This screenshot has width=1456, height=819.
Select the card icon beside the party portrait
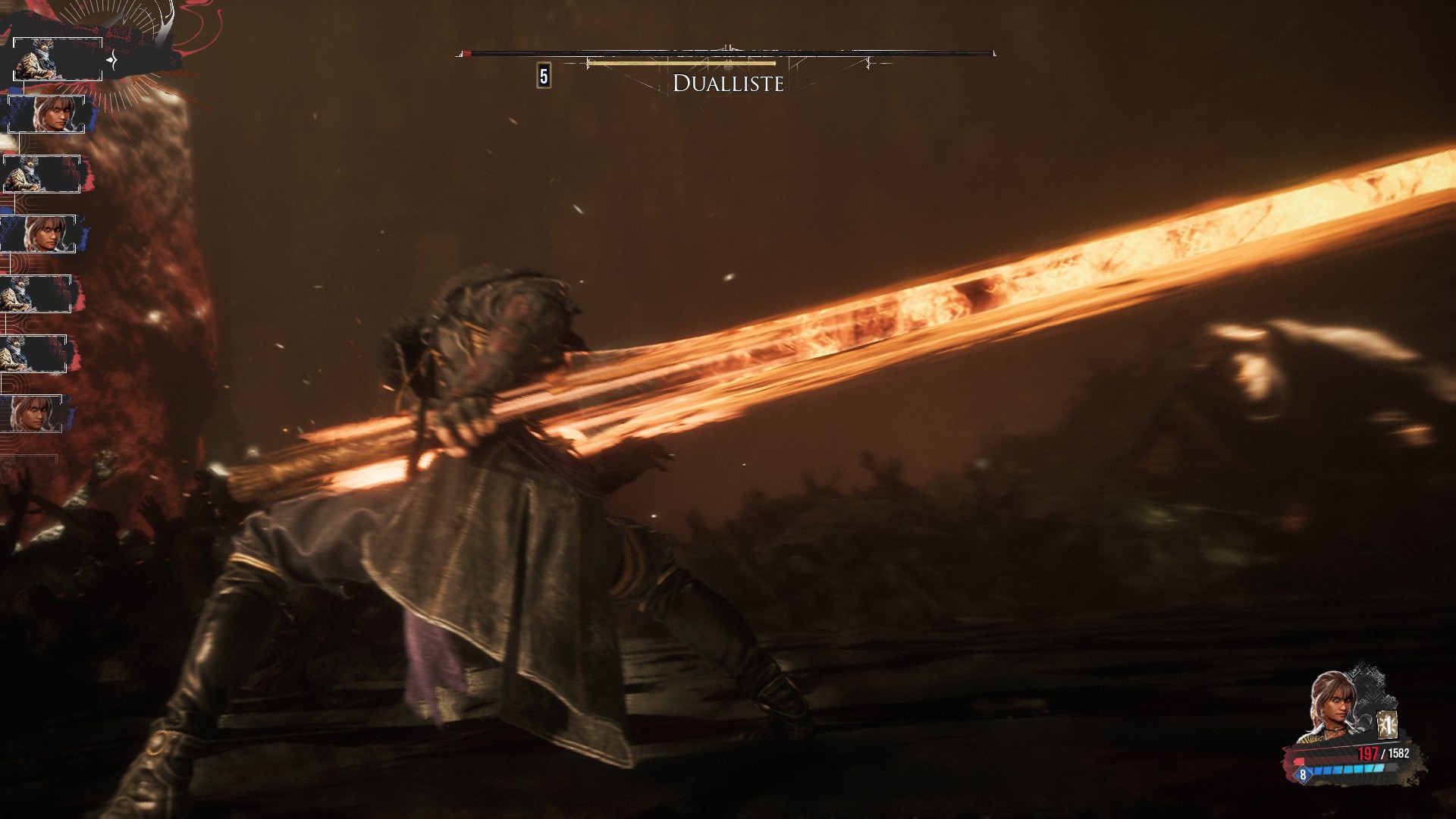coord(1387,726)
